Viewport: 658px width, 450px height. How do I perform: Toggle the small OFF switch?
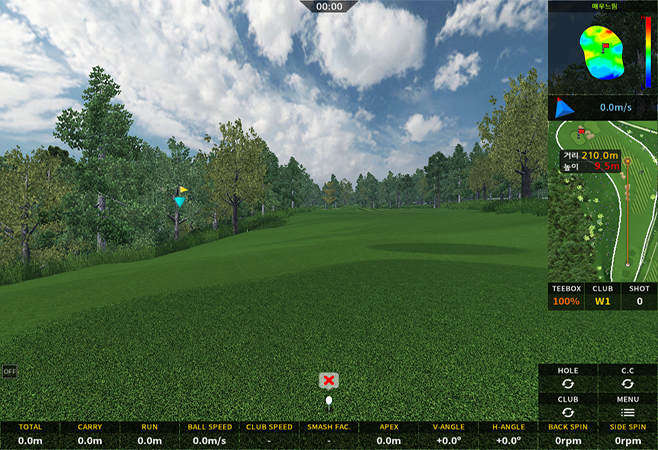click(x=10, y=371)
